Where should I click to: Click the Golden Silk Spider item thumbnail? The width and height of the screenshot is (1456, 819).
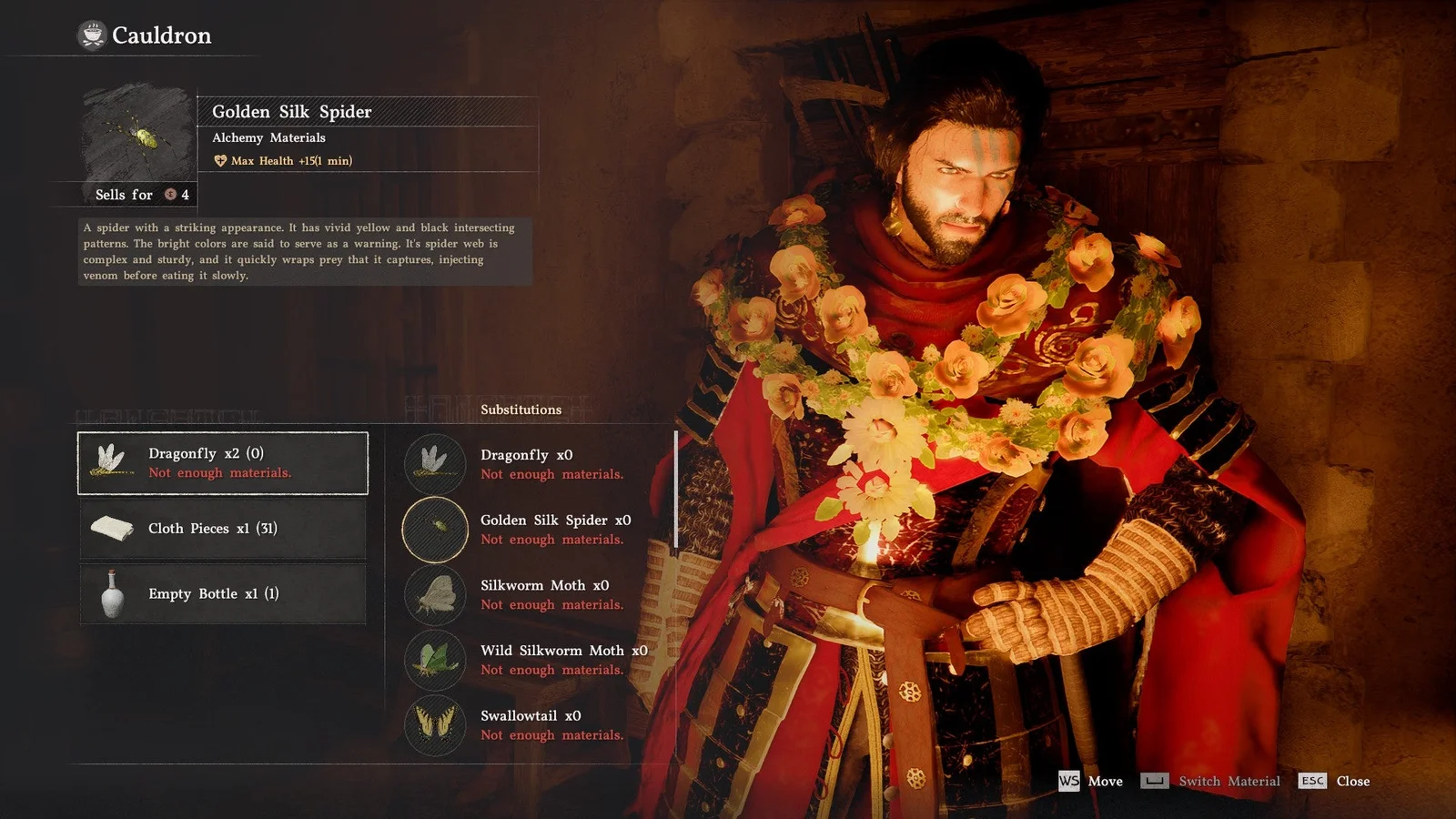pyautogui.click(x=138, y=136)
